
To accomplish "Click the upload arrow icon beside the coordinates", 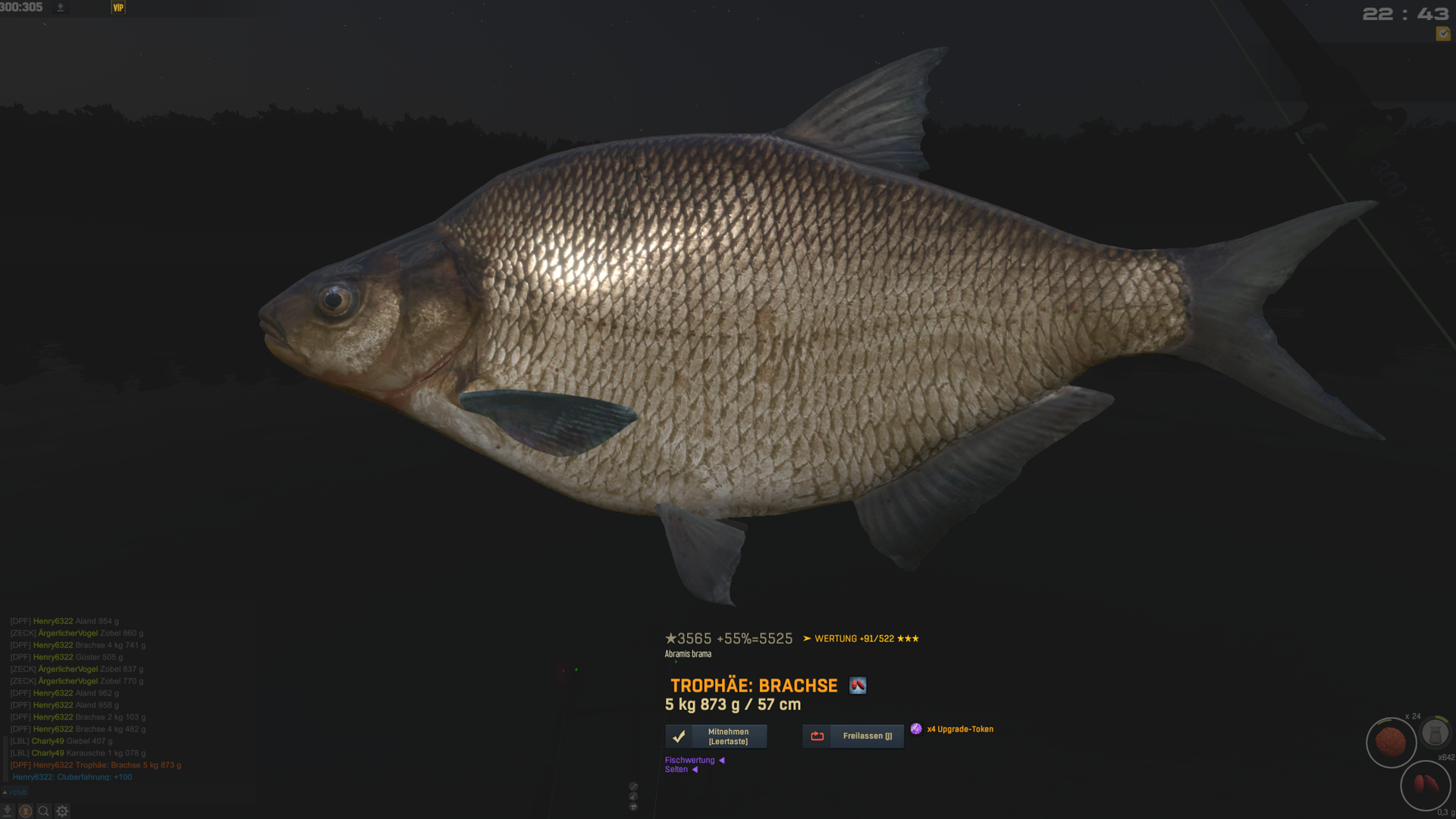I will pos(61,8).
